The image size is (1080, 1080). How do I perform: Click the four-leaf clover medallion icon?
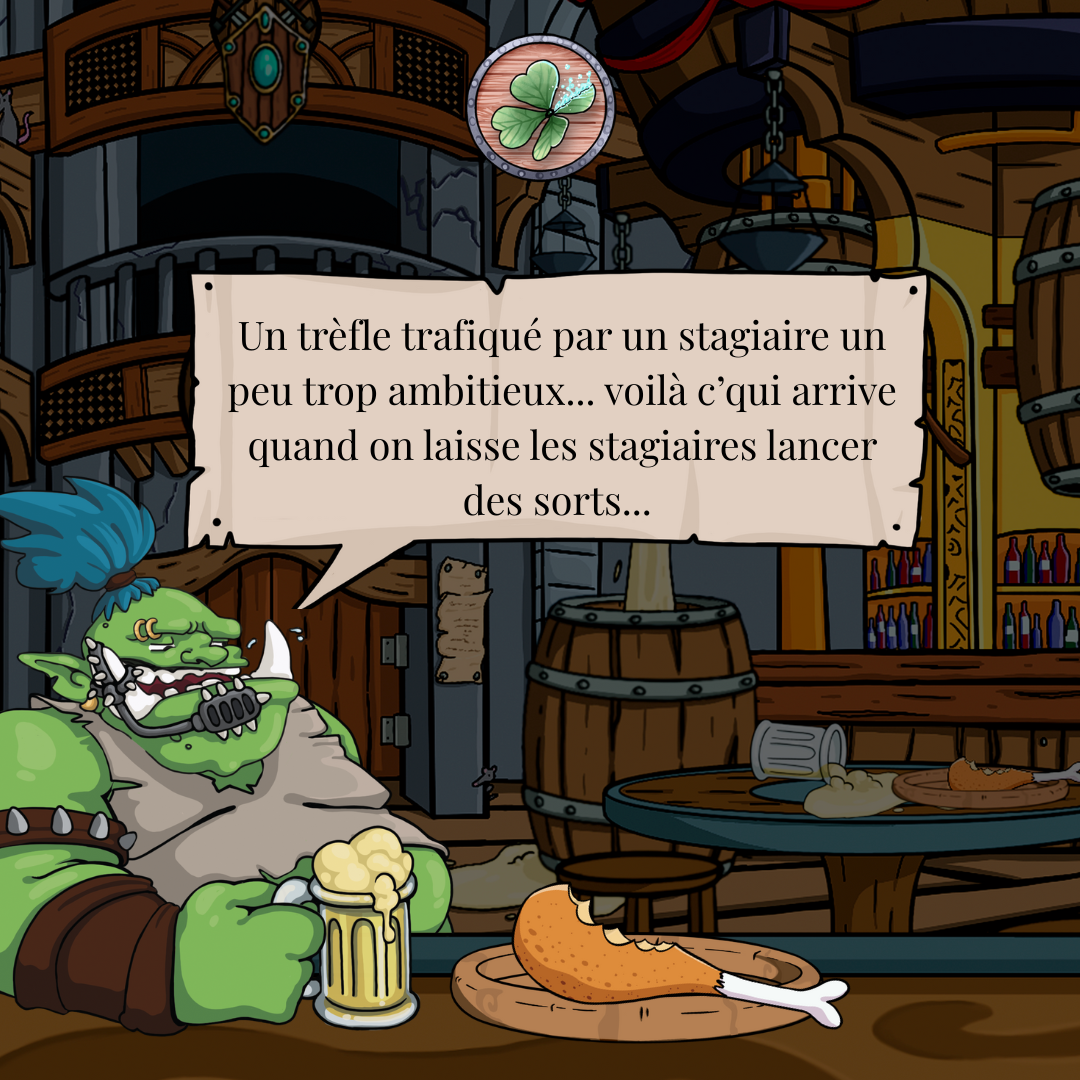(540, 107)
